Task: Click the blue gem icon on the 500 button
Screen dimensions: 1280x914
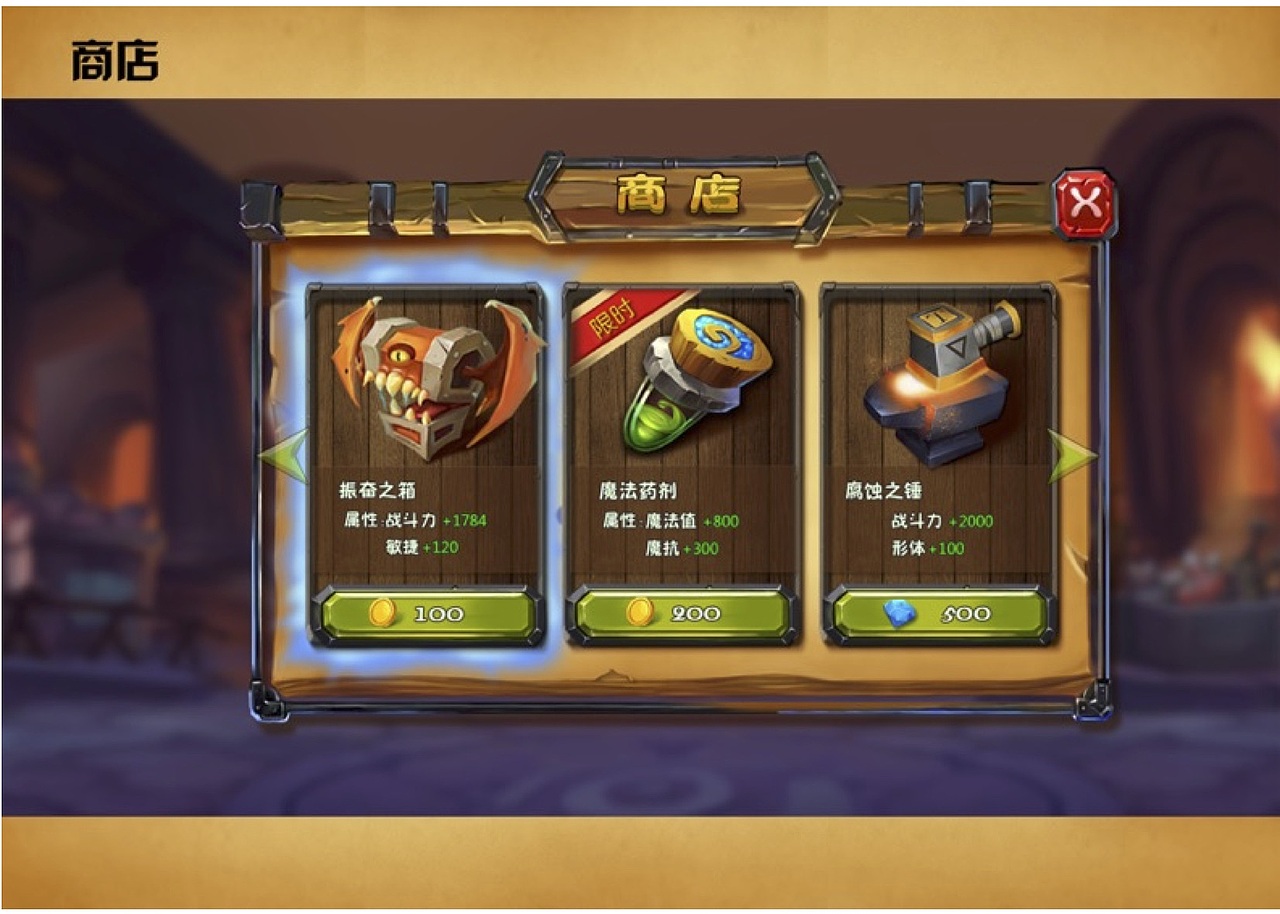Action: [899, 613]
